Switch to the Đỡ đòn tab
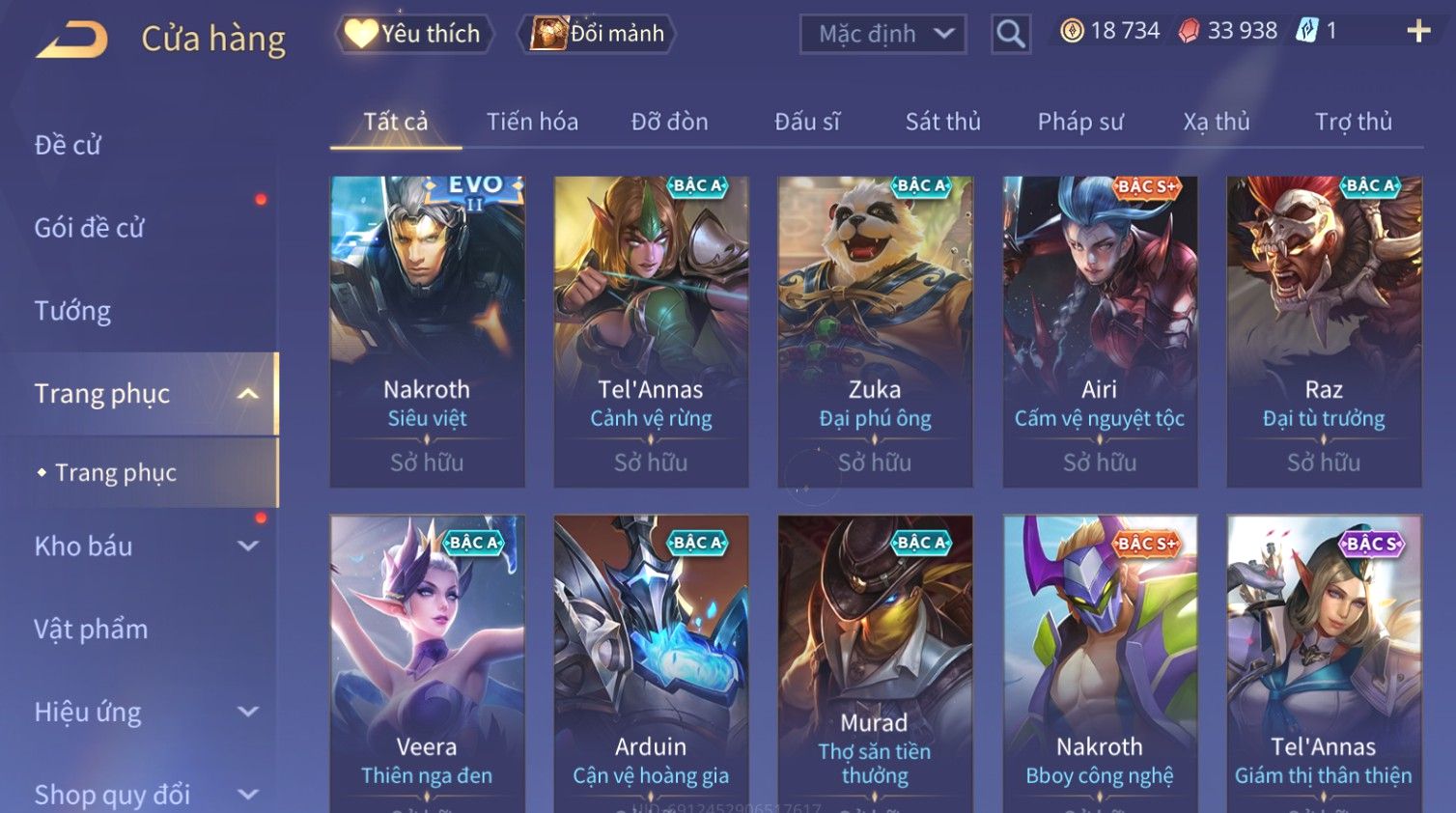 [669, 122]
